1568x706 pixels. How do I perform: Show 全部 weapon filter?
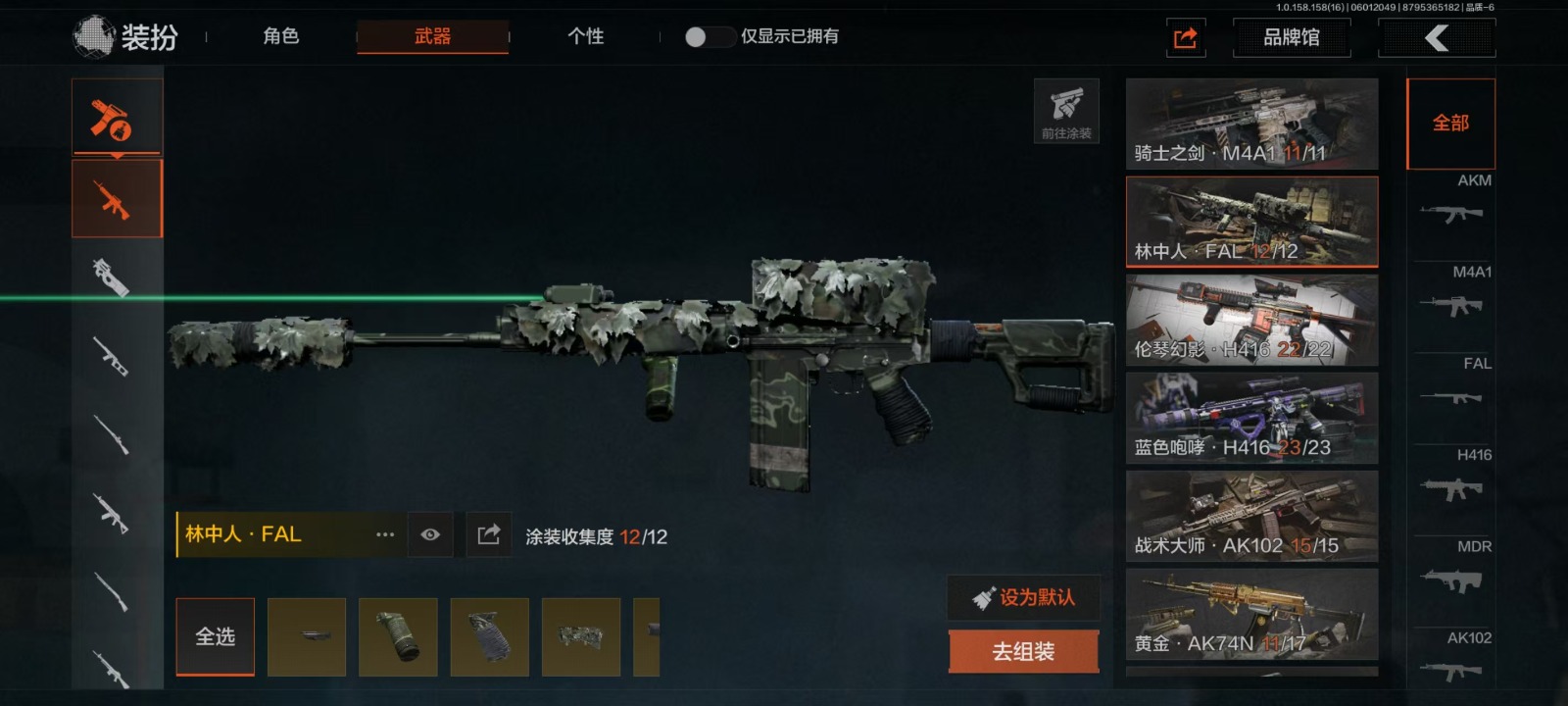point(1450,124)
